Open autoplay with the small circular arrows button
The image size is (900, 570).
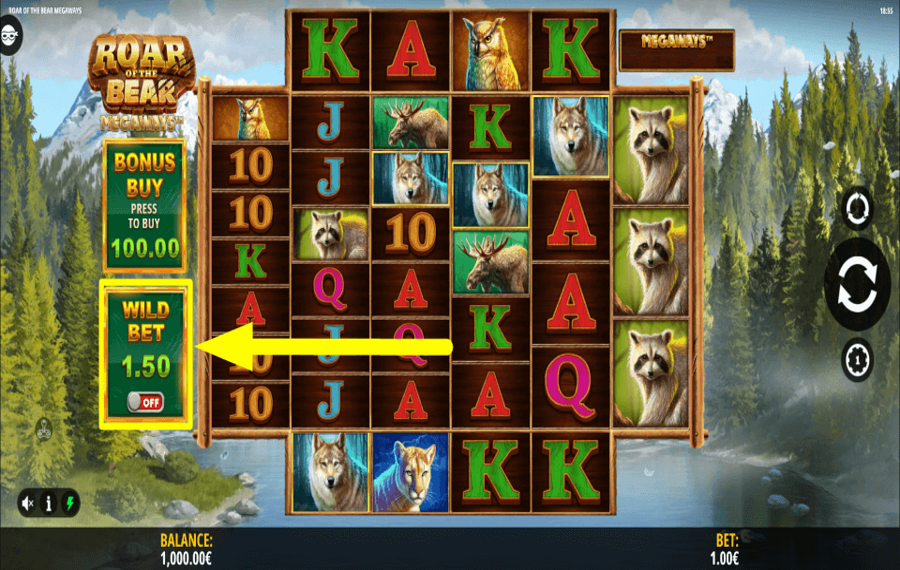pyautogui.click(x=858, y=209)
